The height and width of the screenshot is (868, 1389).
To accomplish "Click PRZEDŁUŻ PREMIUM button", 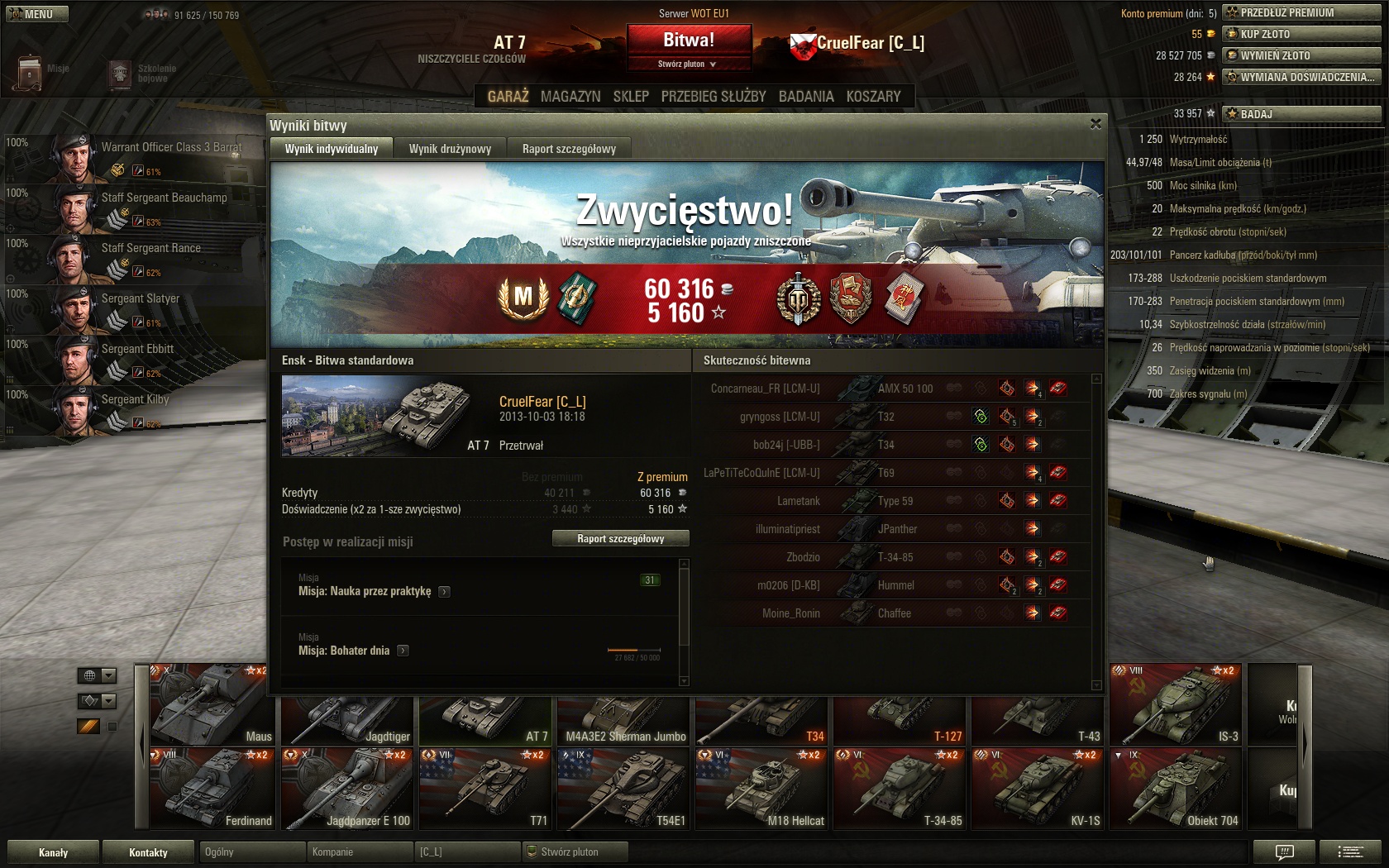I will 1301,12.
